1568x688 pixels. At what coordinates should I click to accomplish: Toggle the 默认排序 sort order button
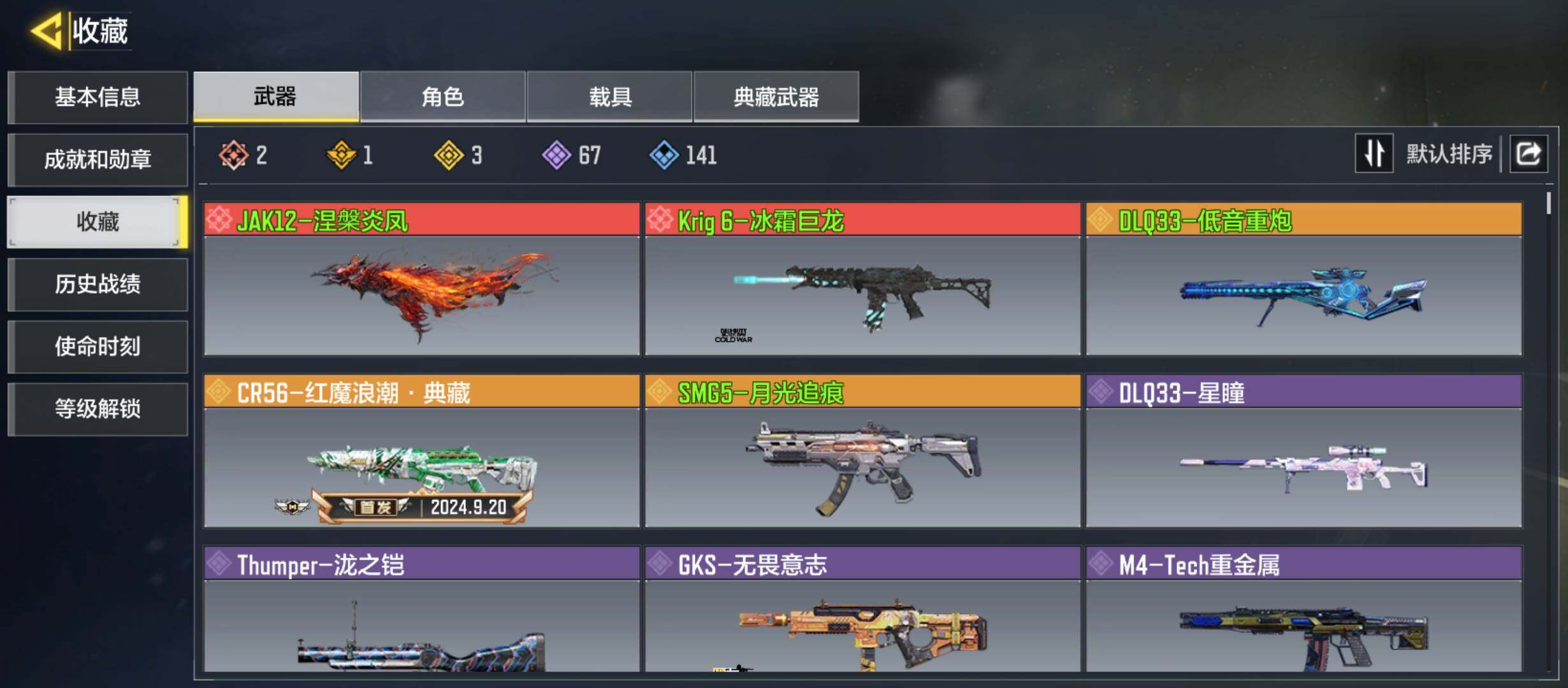point(1374,154)
